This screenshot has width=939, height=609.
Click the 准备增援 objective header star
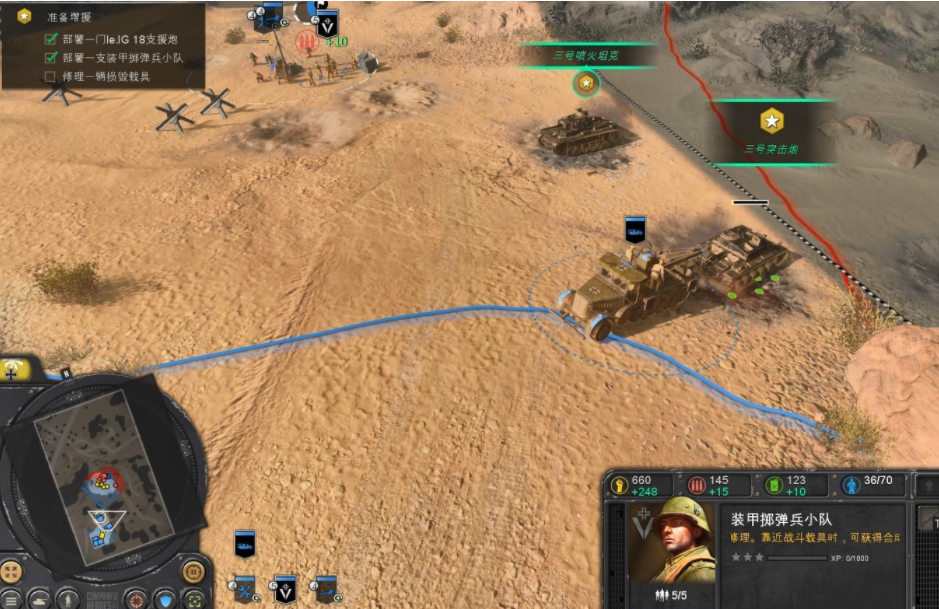pos(24,16)
